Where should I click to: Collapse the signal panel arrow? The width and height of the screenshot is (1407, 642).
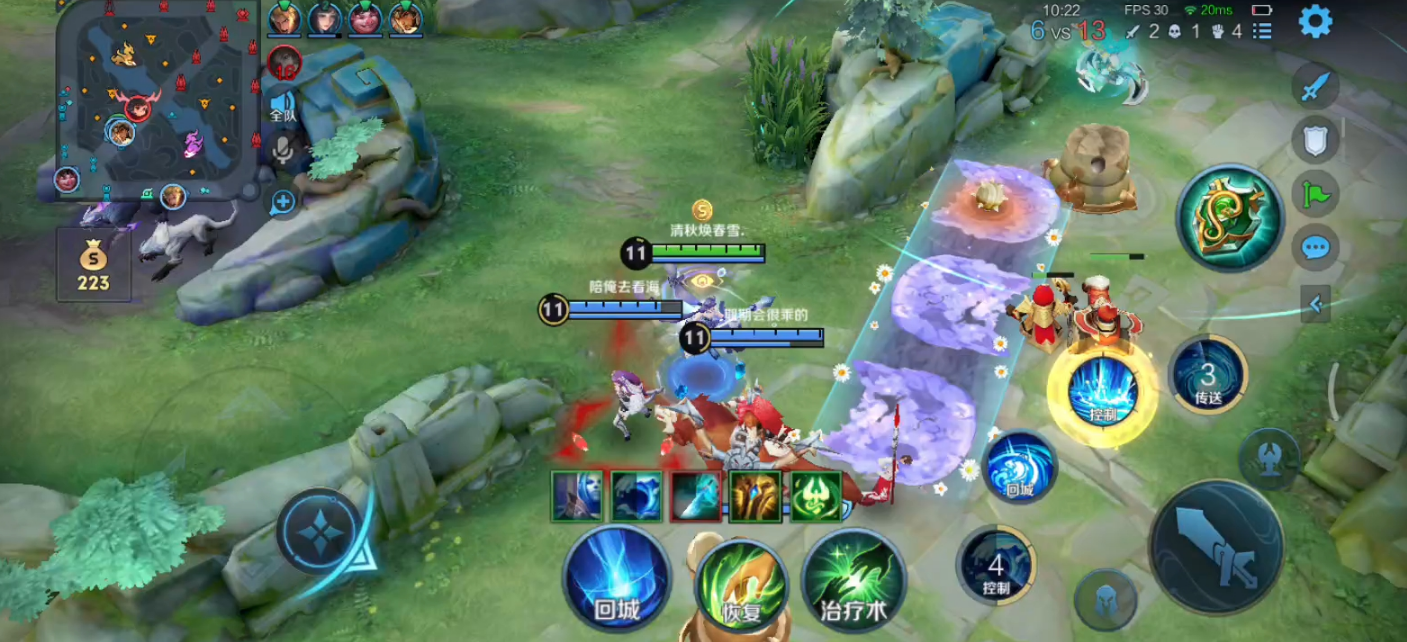click(x=1315, y=304)
